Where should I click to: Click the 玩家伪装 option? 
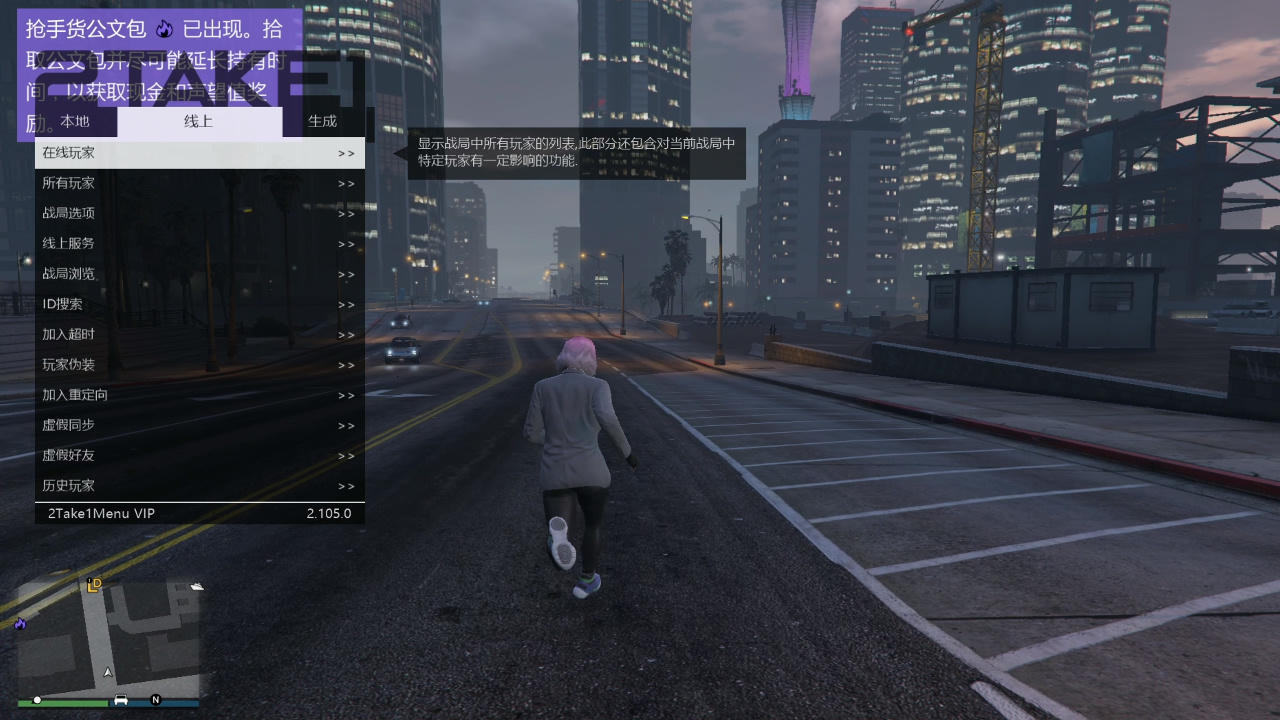66,364
